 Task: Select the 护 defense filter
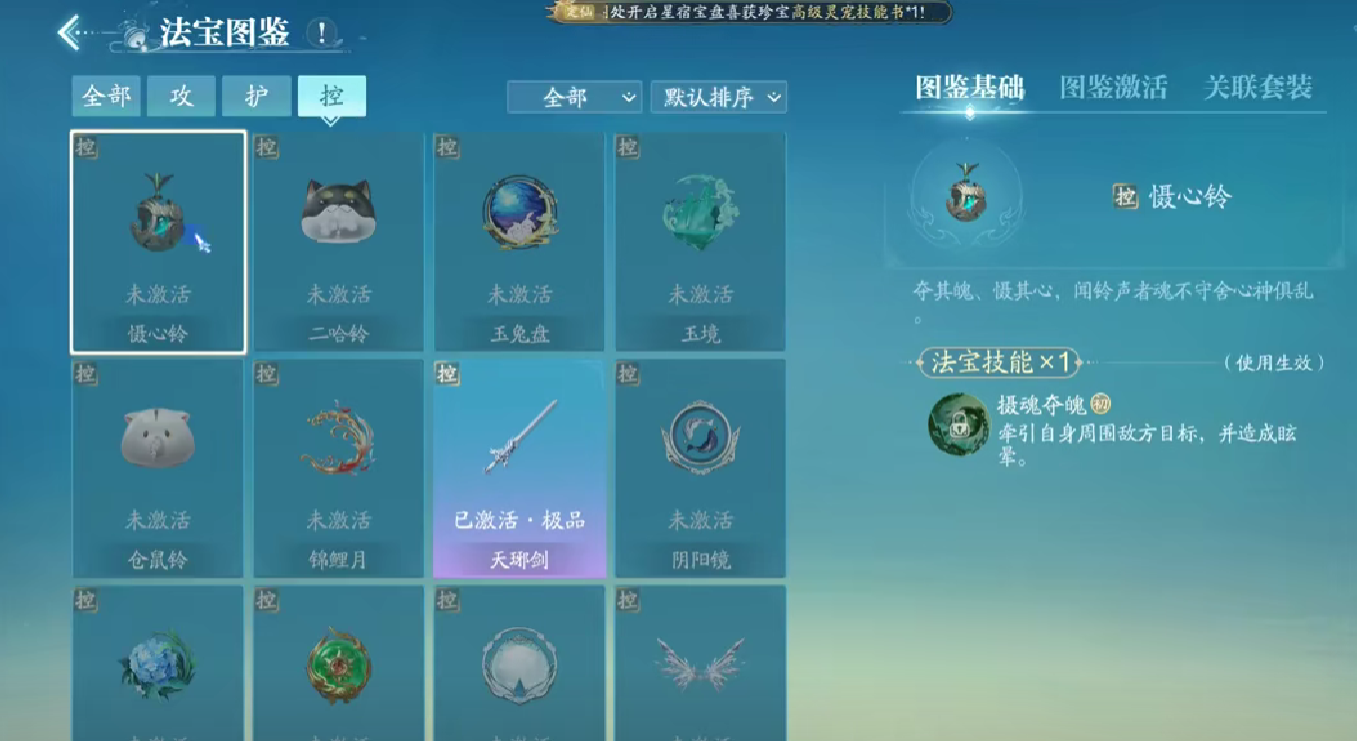[x=256, y=97]
